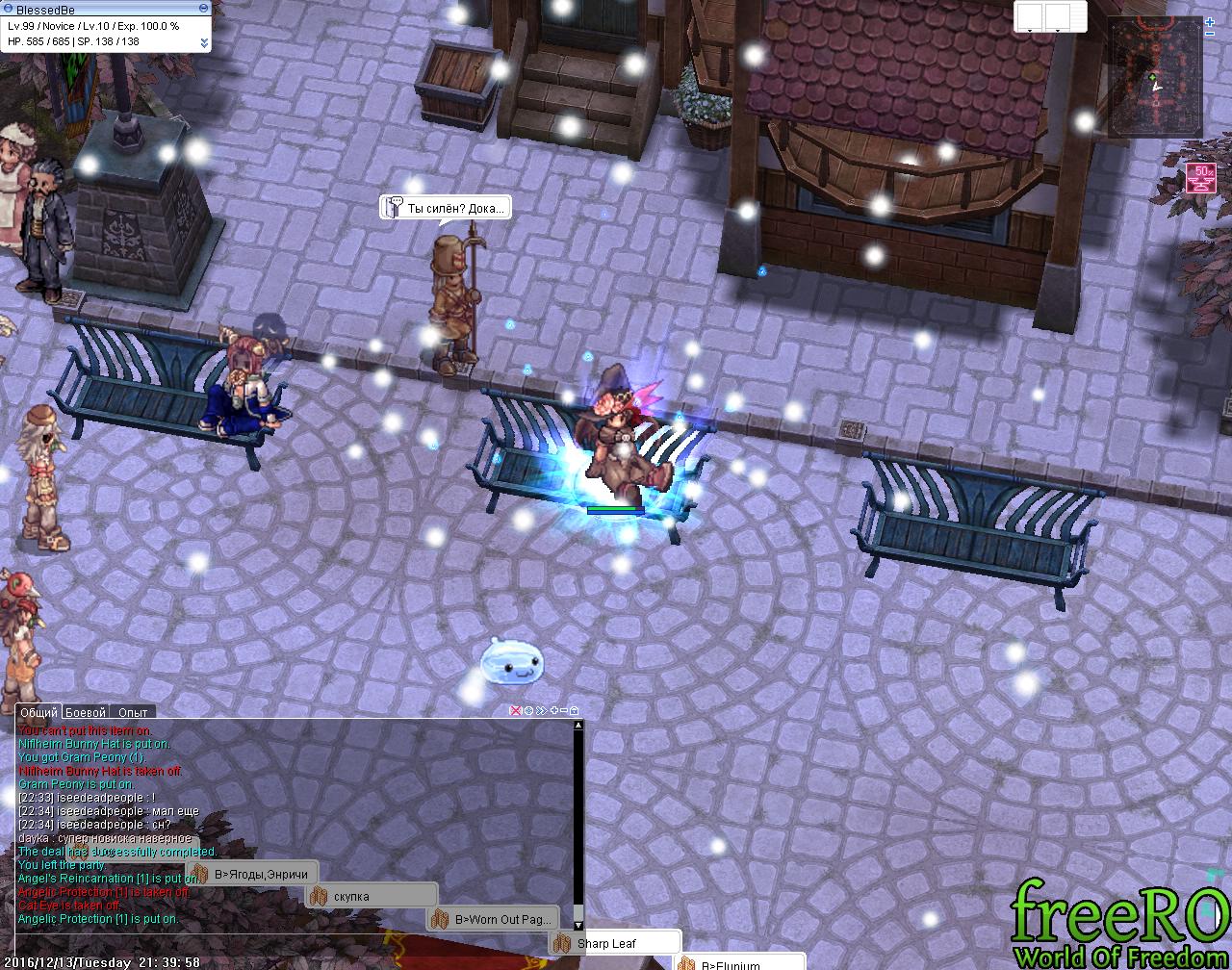Open the скупка vendor sign
Image resolution: width=1232 pixels, height=970 pixels.
(372, 897)
